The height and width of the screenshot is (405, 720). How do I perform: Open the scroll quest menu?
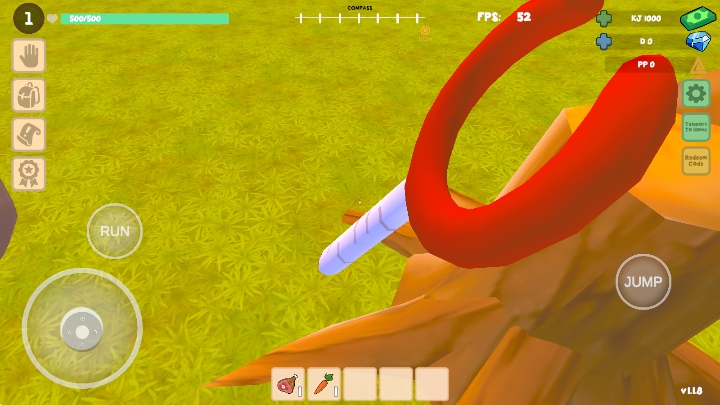coord(28,135)
